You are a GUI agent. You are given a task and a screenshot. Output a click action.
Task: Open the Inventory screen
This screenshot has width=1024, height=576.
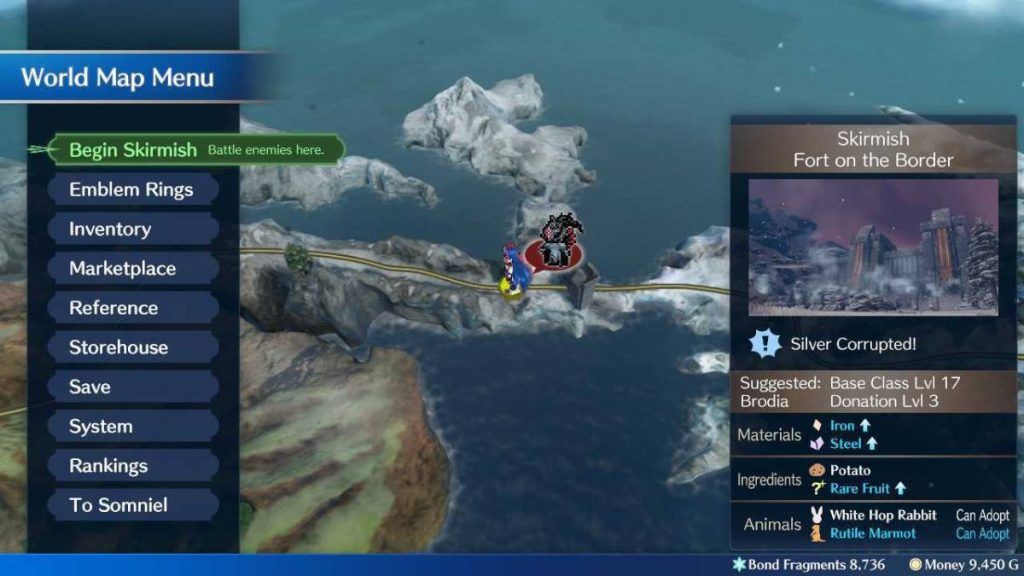(110, 229)
